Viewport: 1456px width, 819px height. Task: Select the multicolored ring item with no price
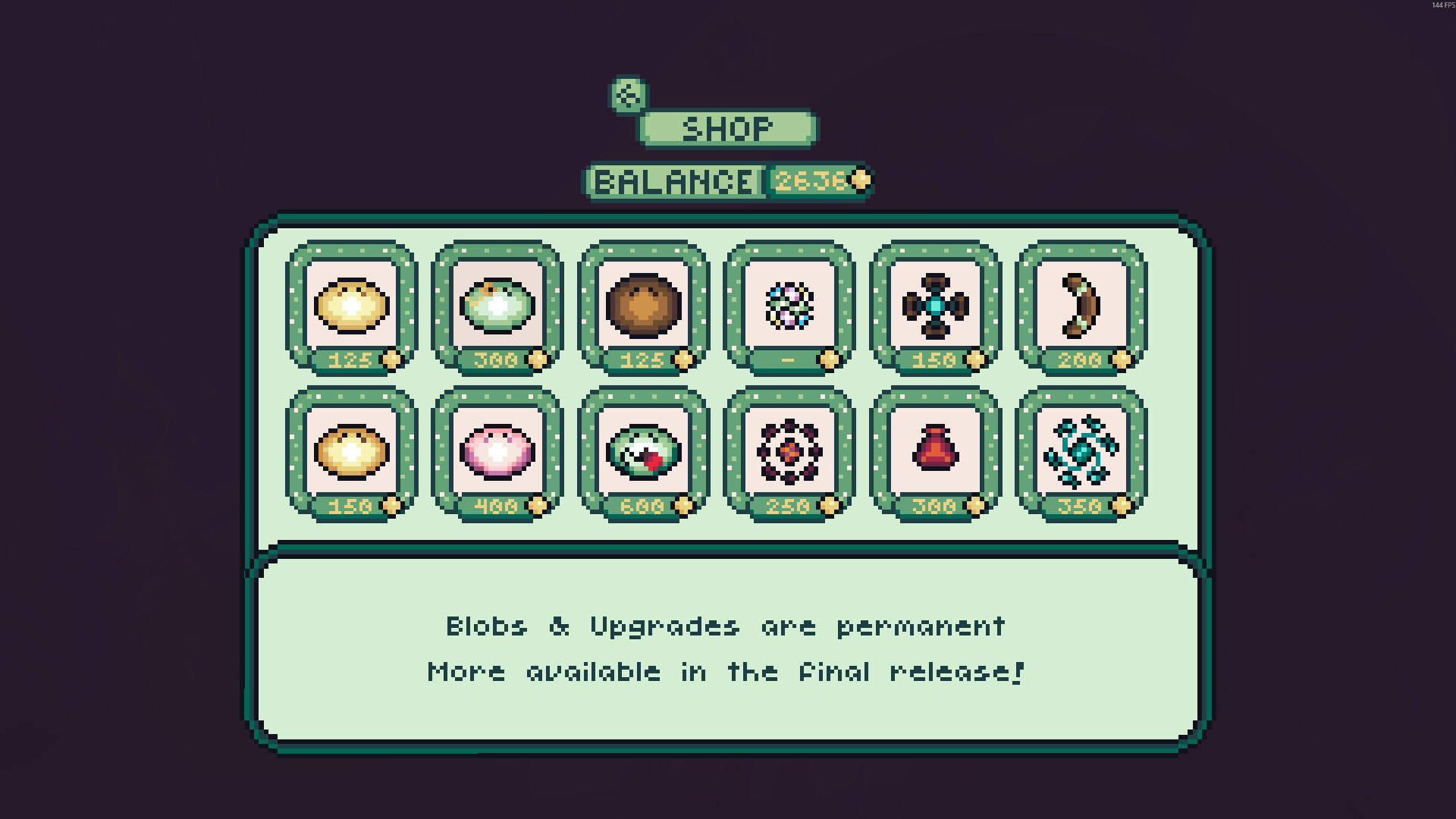pyautogui.click(x=789, y=305)
